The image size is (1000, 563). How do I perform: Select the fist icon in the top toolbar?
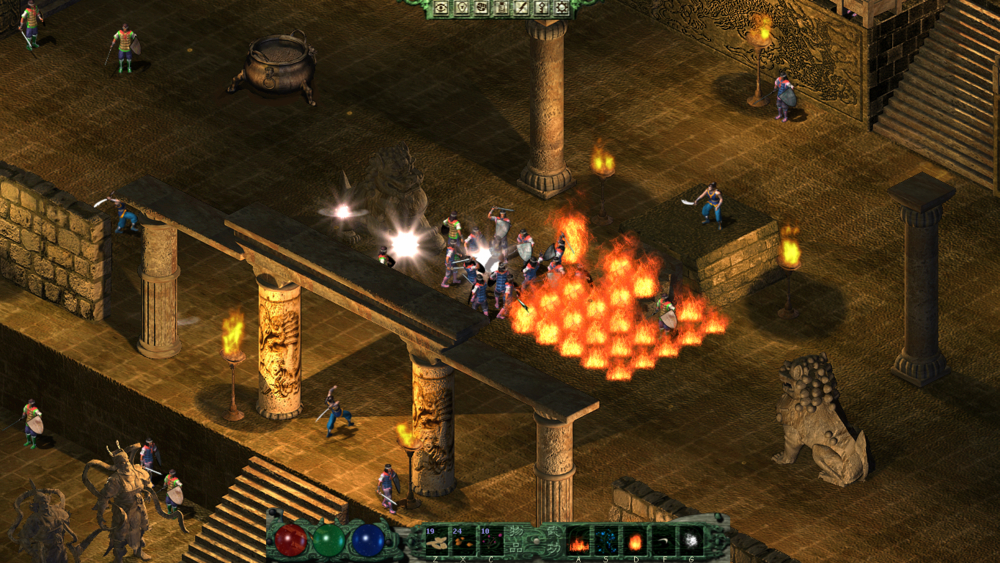click(481, 8)
